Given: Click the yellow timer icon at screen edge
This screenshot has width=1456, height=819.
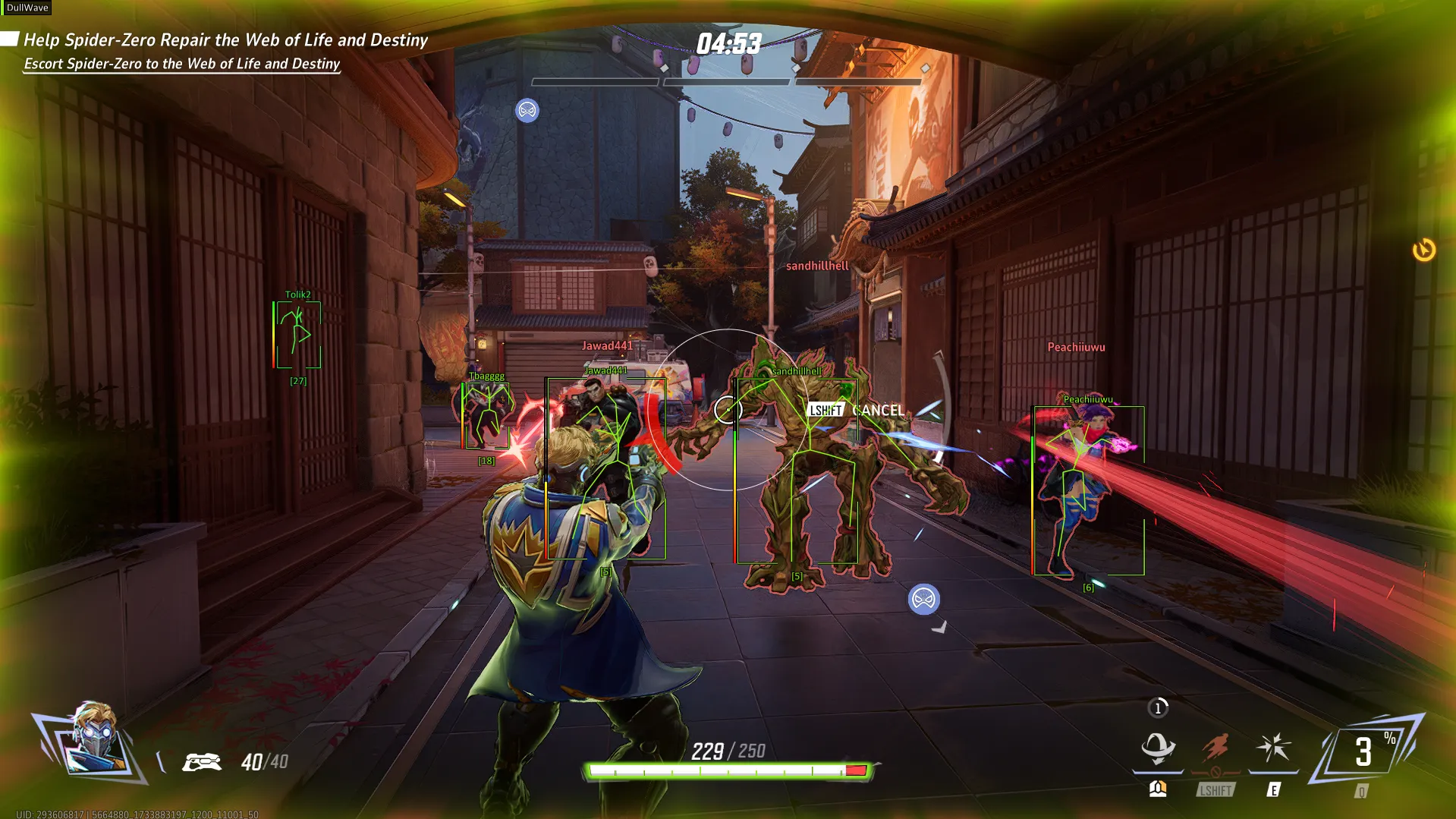Looking at the screenshot, I should (1424, 250).
